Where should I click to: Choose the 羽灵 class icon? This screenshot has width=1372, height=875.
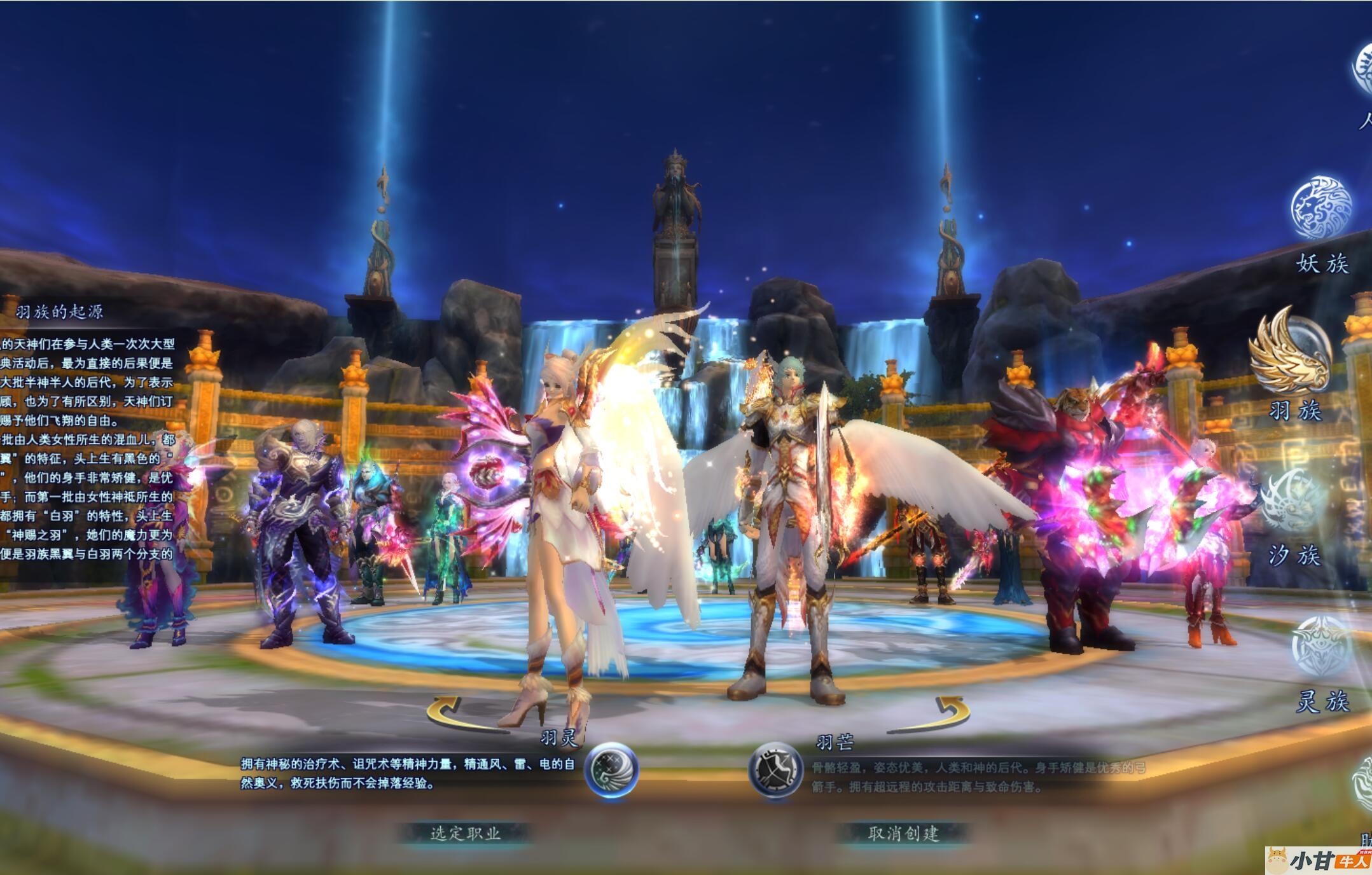tap(611, 769)
